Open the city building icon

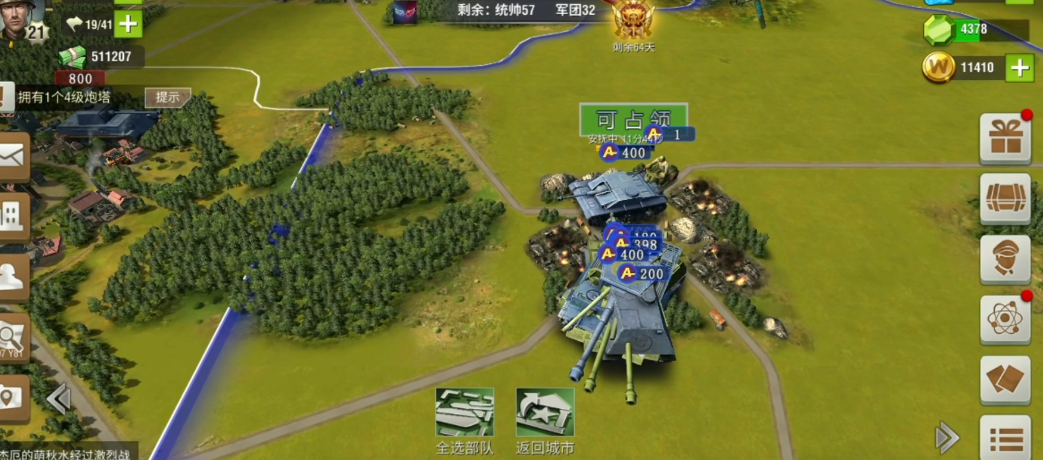tap(12, 214)
